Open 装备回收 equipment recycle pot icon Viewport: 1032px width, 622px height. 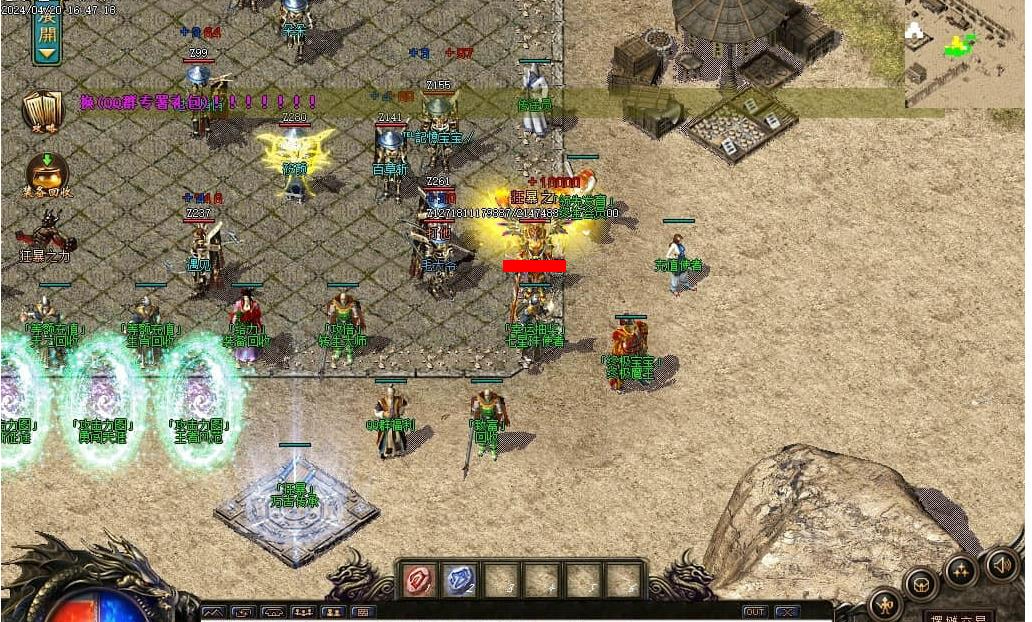46,174
